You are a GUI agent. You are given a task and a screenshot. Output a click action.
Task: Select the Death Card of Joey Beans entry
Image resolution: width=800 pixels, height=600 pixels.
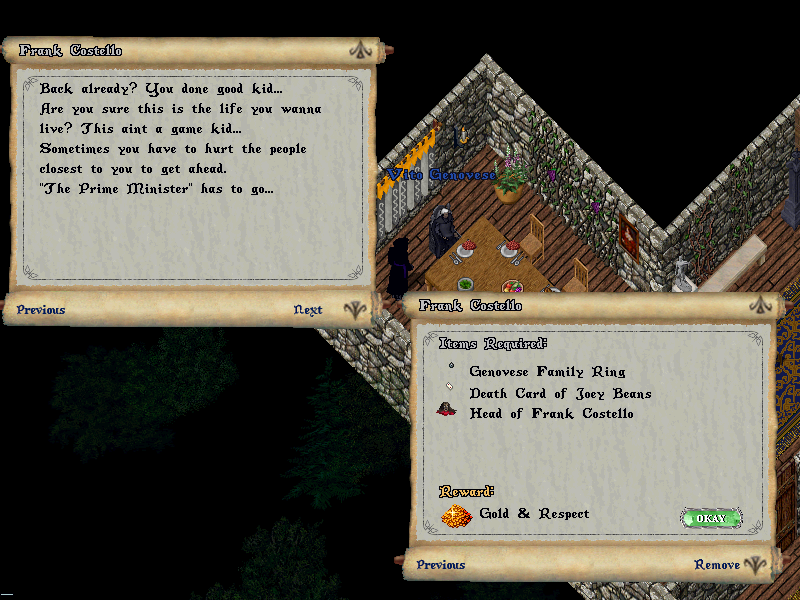(x=560, y=393)
